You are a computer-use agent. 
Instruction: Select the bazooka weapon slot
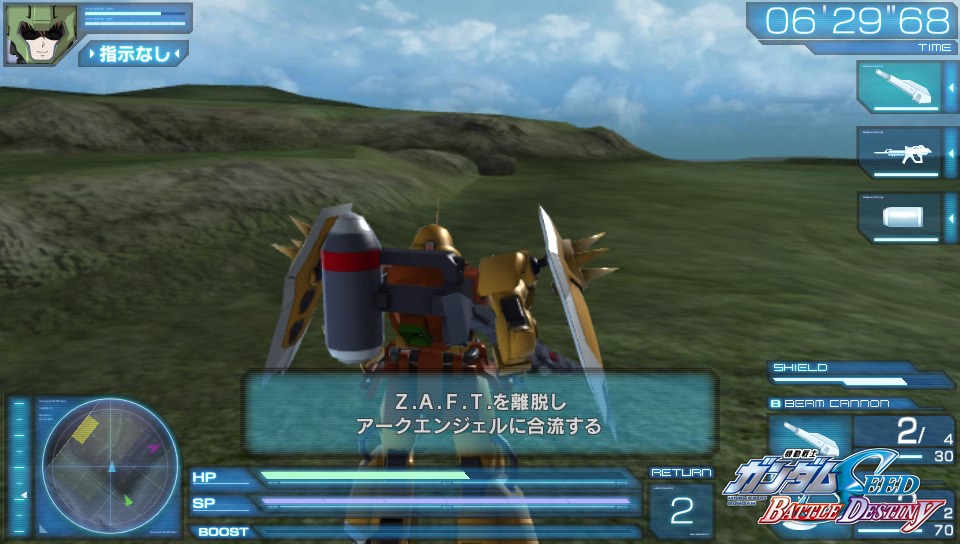pyautogui.click(x=898, y=87)
